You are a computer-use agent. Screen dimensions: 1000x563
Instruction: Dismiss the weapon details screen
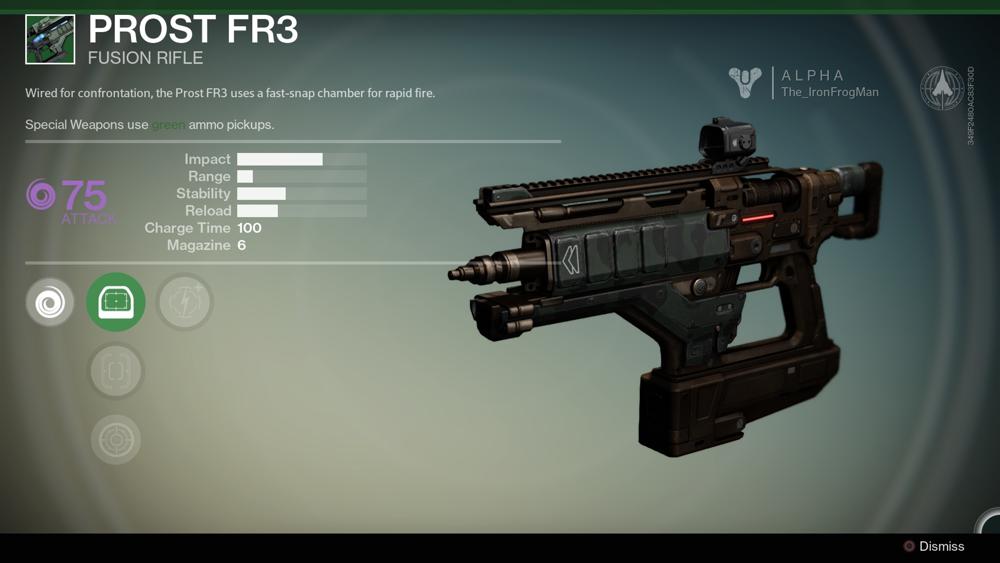[x=934, y=546]
